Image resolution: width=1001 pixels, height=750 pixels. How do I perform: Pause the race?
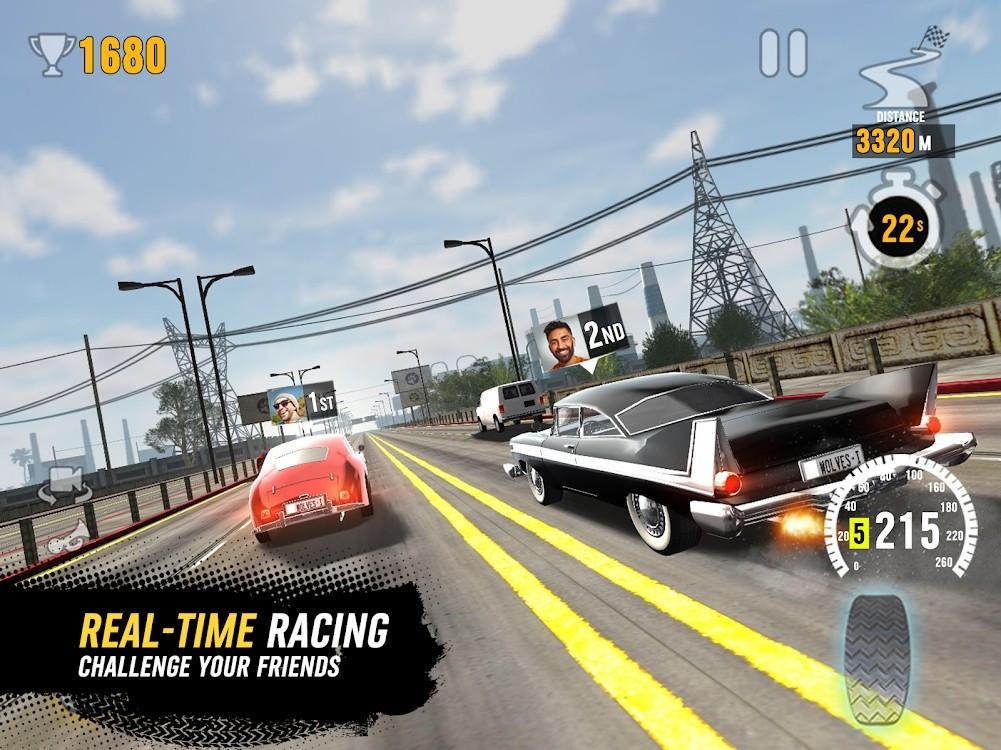(x=783, y=53)
